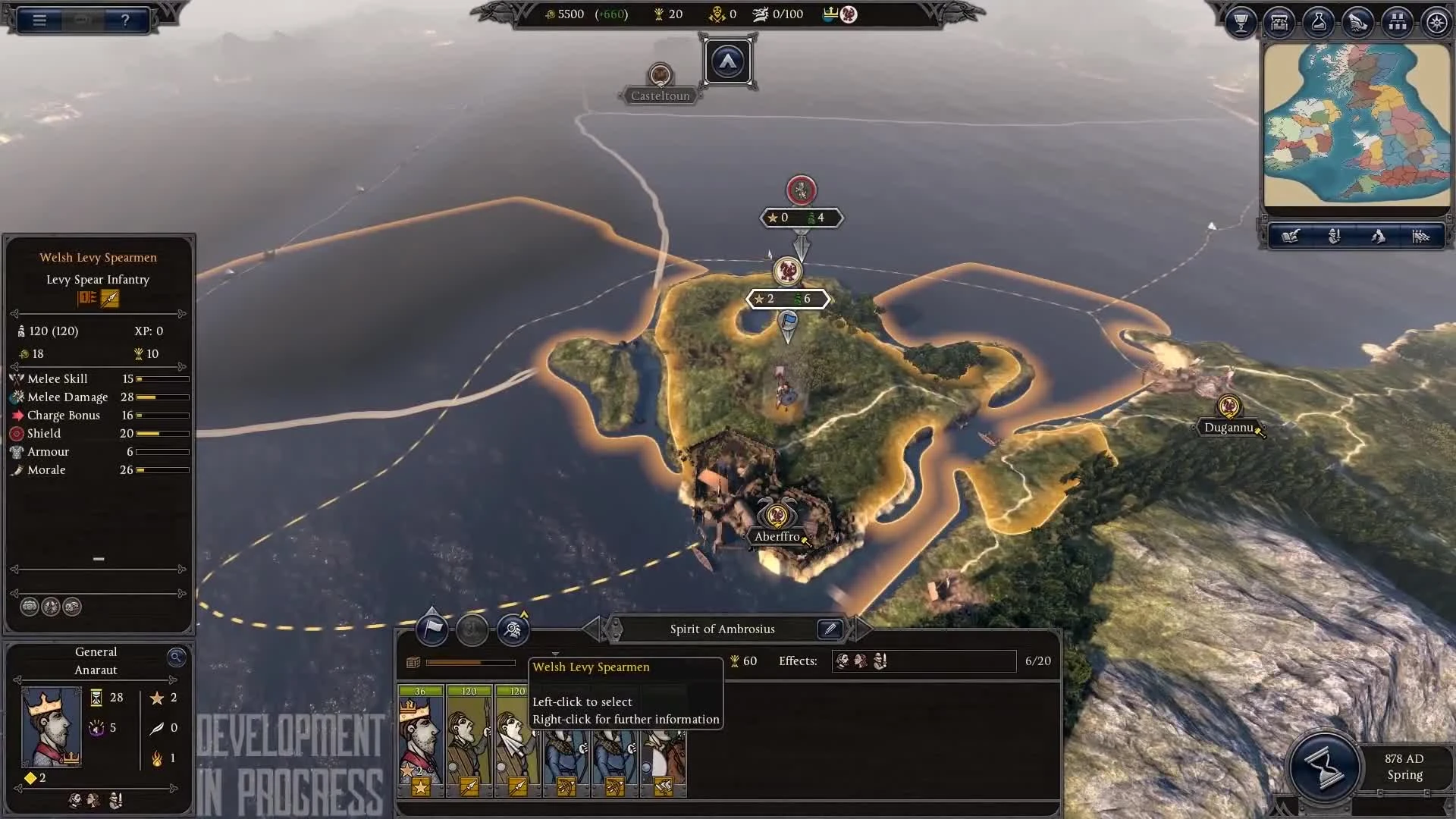Open the factions diplomacy panel icon
The image size is (1456, 819).
1358,22
